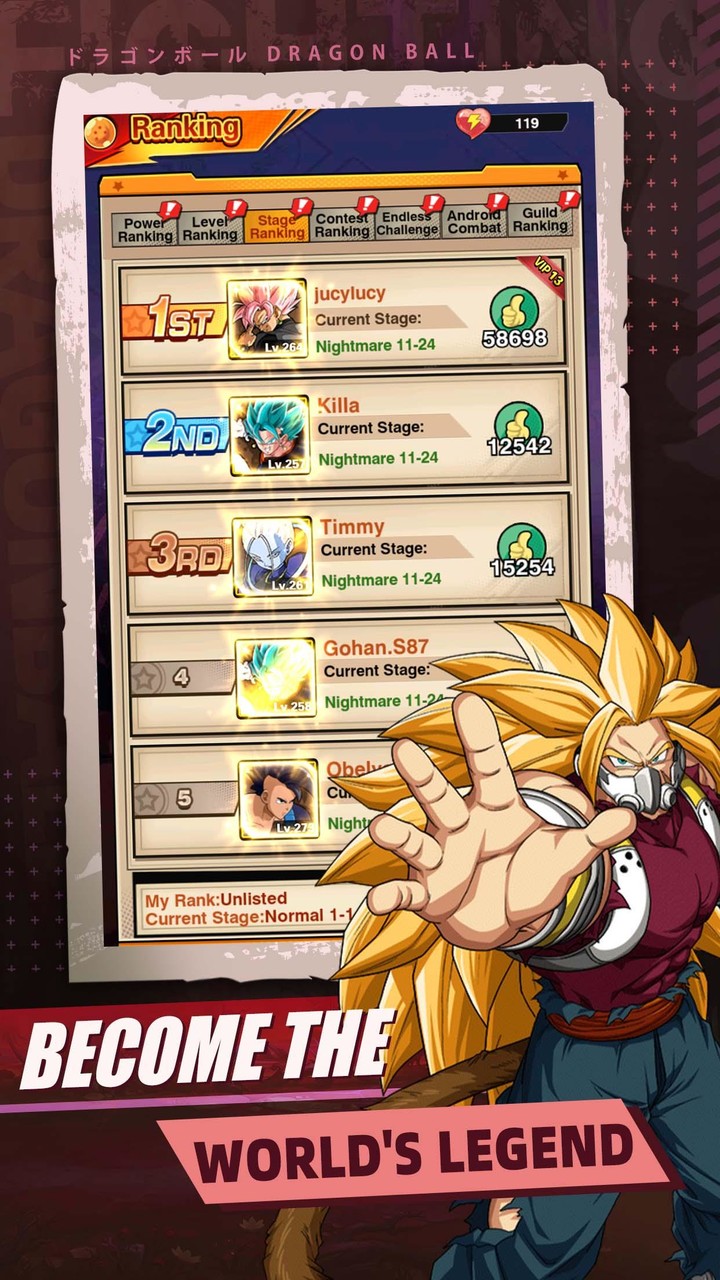Give Killa a thumbs-up like
The height and width of the screenshot is (1280, 720).
click(518, 422)
